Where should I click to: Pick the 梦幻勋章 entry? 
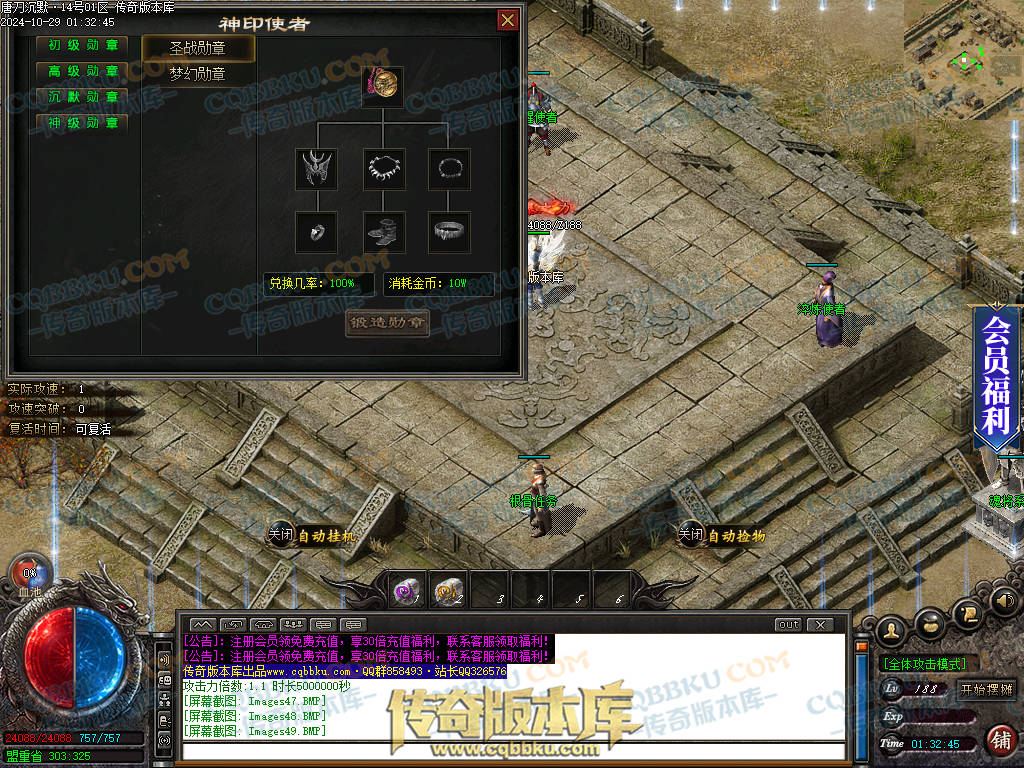click(198, 74)
